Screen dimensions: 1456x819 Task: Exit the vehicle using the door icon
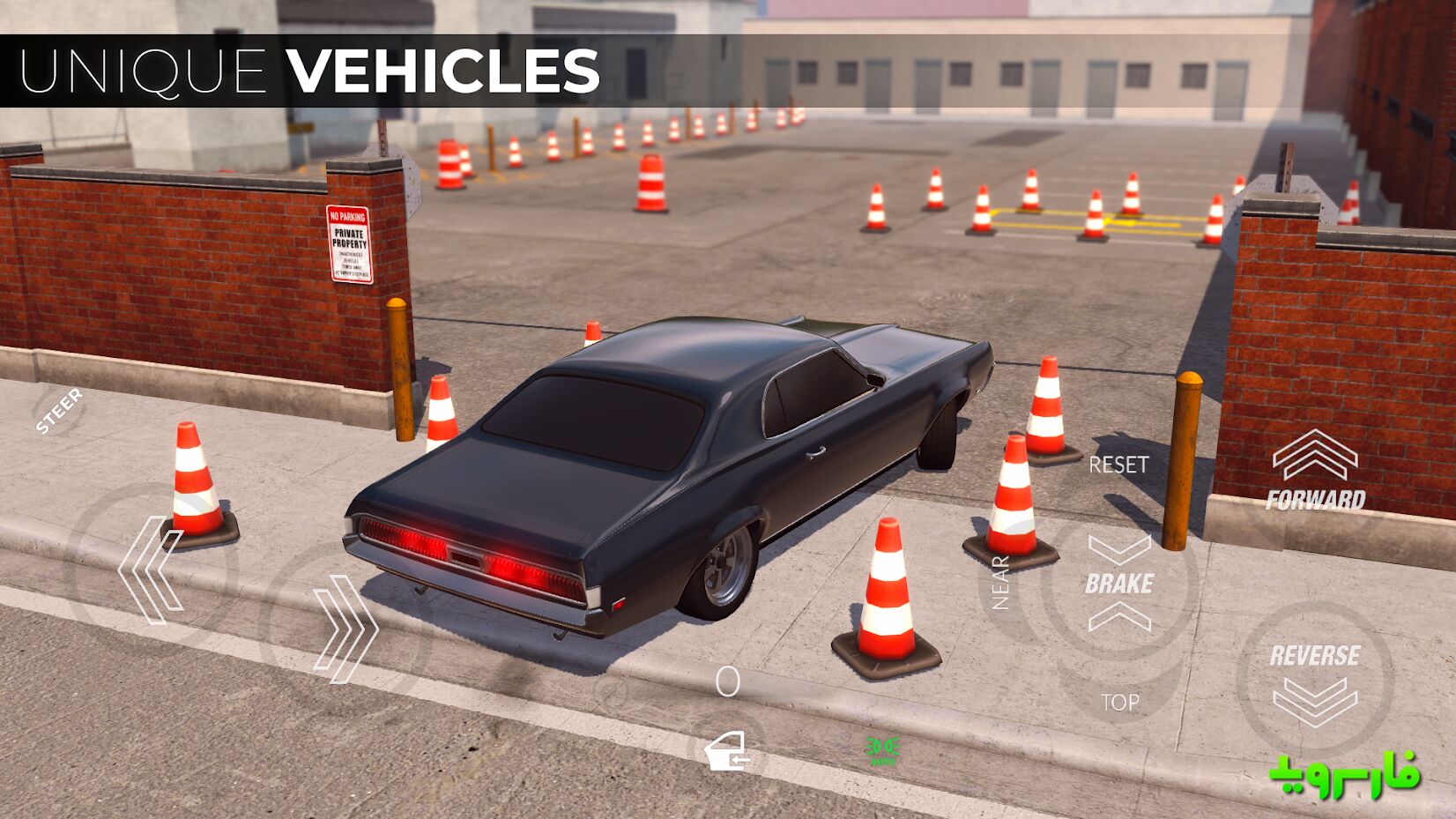click(x=728, y=752)
